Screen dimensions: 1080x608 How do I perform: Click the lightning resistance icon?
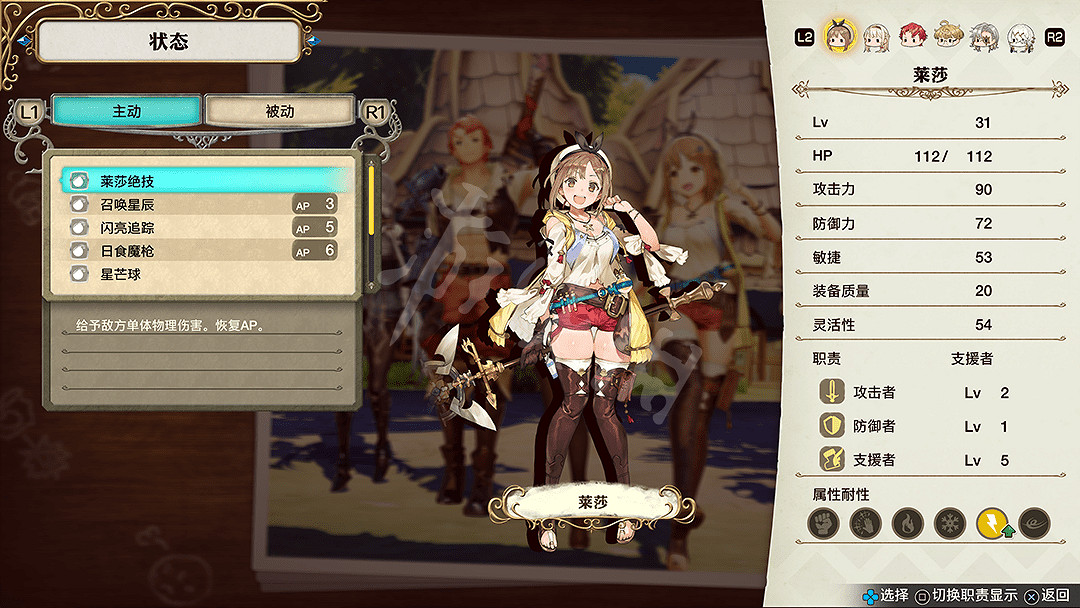point(992,523)
